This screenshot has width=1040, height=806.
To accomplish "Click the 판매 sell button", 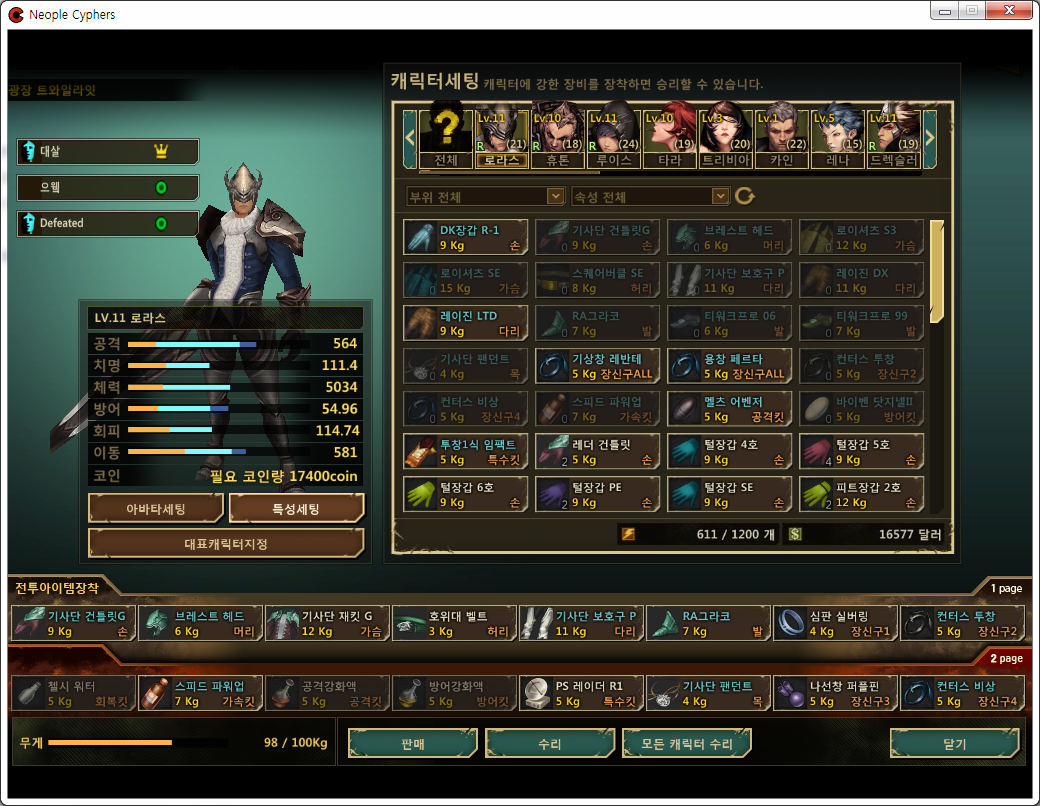I will coord(411,744).
